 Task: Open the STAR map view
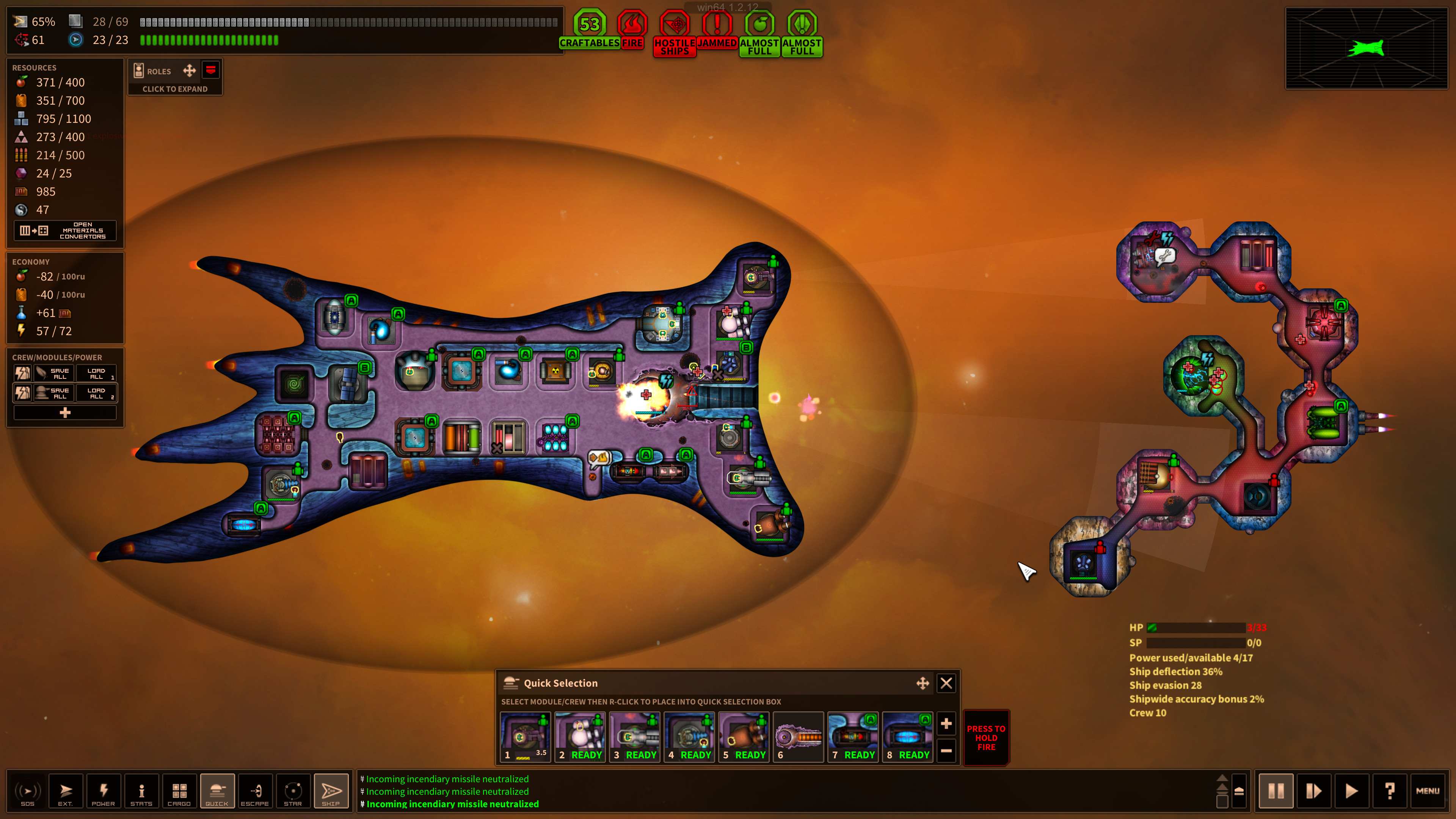pos(293,791)
